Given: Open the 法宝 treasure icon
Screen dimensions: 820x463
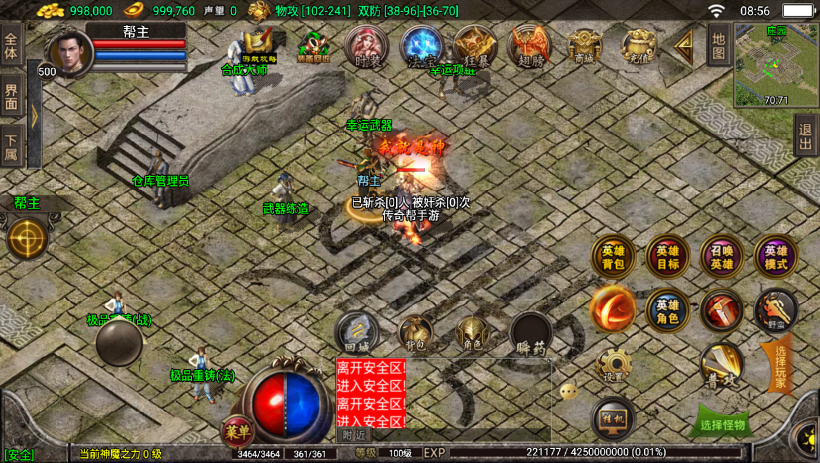Looking at the screenshot, I should pos(420,46).
